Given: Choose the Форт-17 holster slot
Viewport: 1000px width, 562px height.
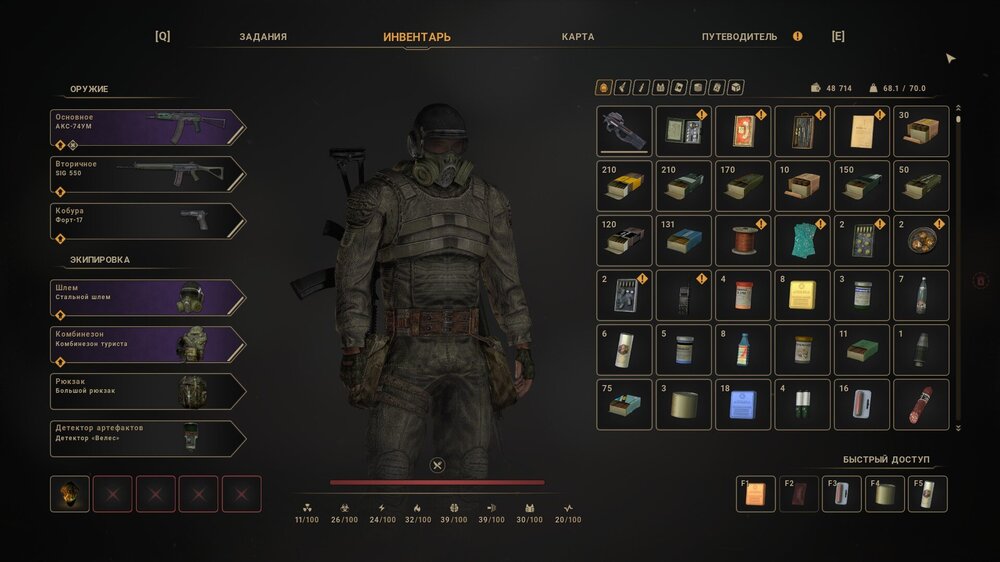Looking at the screenshot, I should click(147, 222).
